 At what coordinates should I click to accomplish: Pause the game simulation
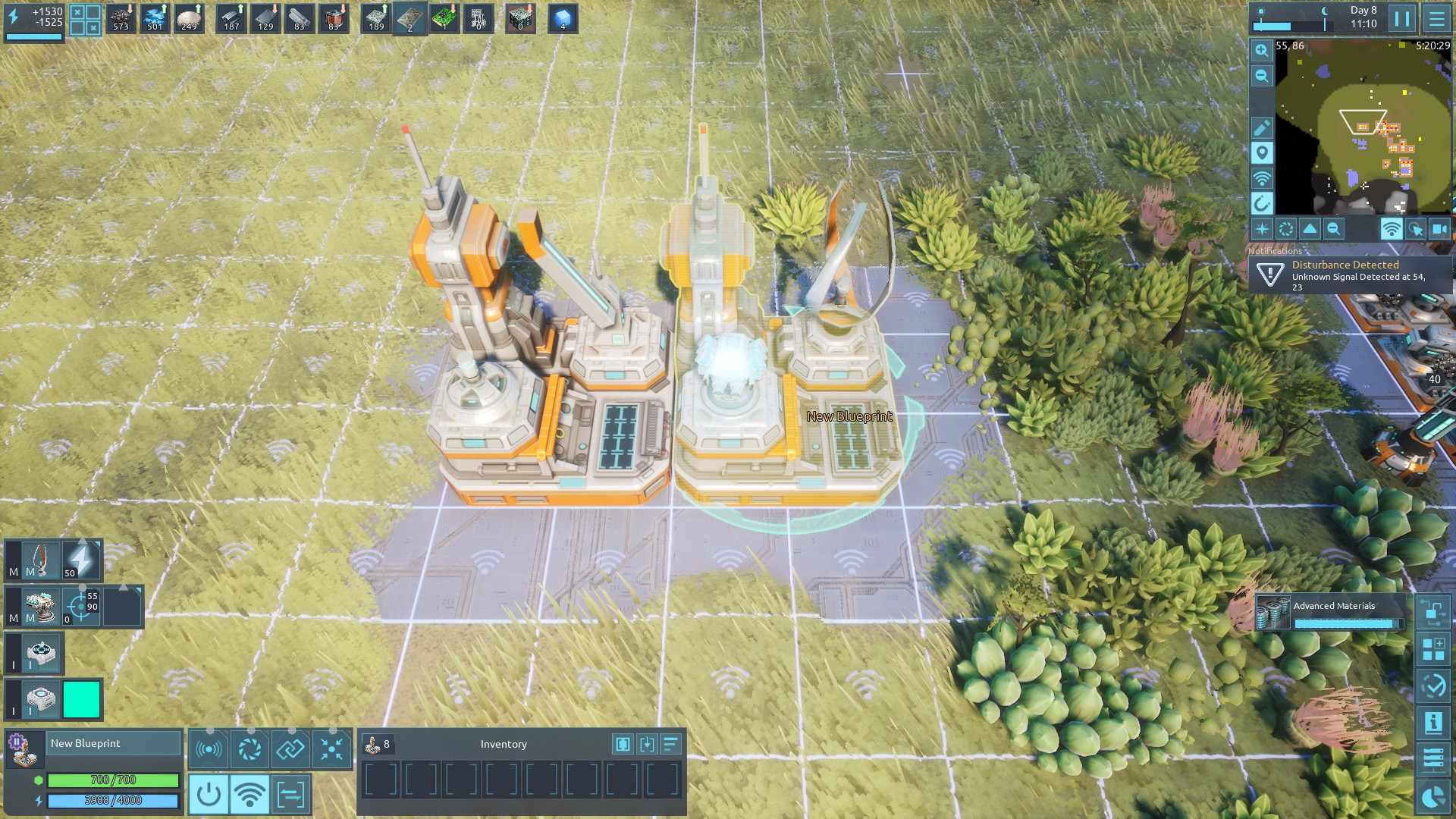(x=1401, y=18)
